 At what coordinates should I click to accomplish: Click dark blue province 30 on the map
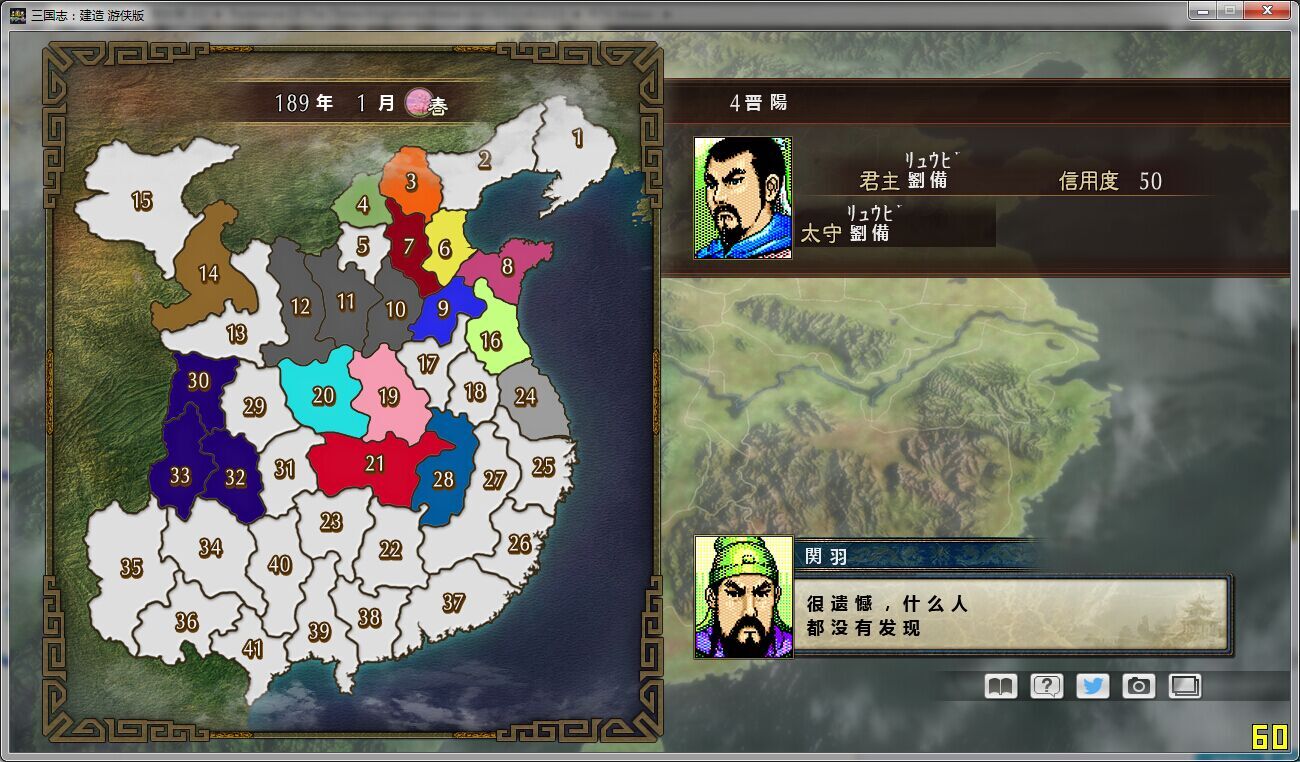click(197, 380)
